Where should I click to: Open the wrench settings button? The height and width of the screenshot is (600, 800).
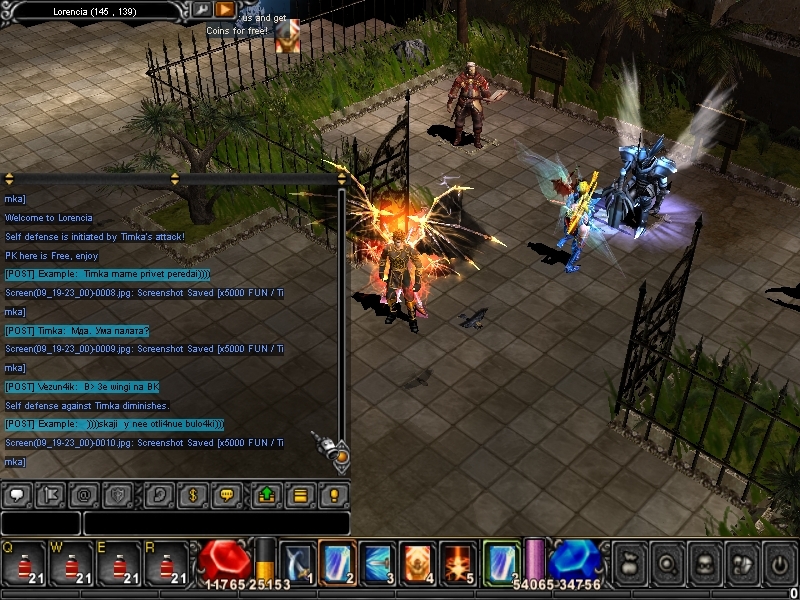[x=202, y=10]
